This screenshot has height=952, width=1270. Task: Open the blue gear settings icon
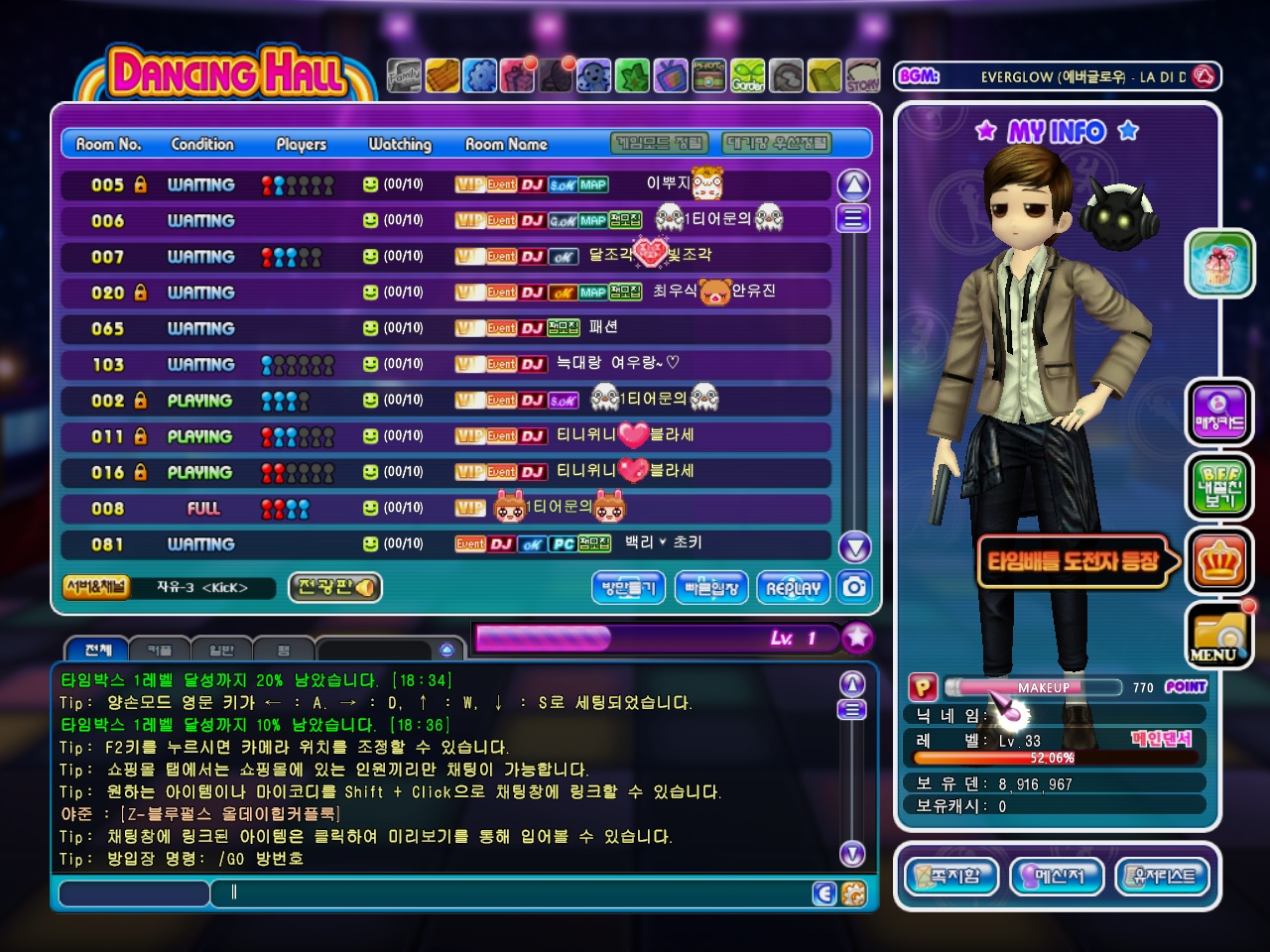(480, 76)
